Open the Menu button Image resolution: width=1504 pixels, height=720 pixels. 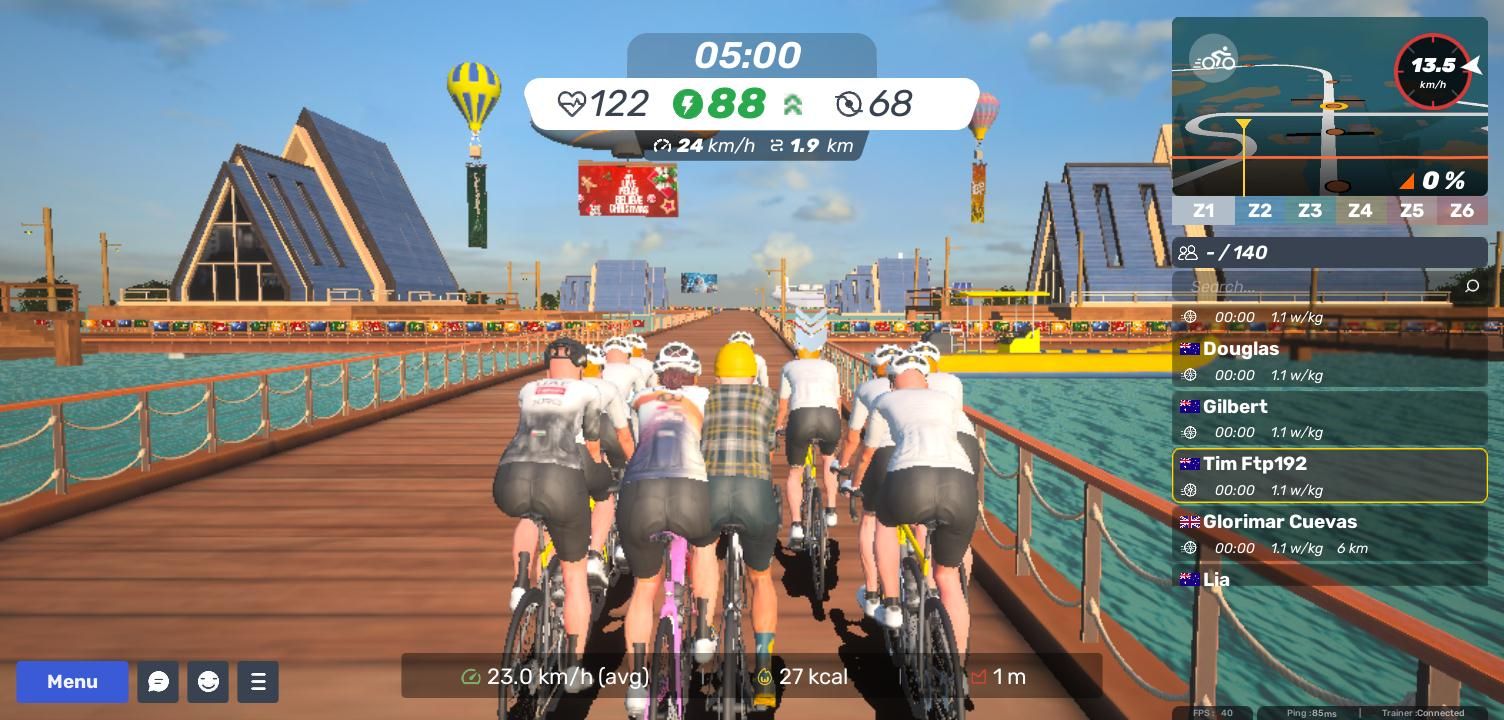[x=72, y=682]
